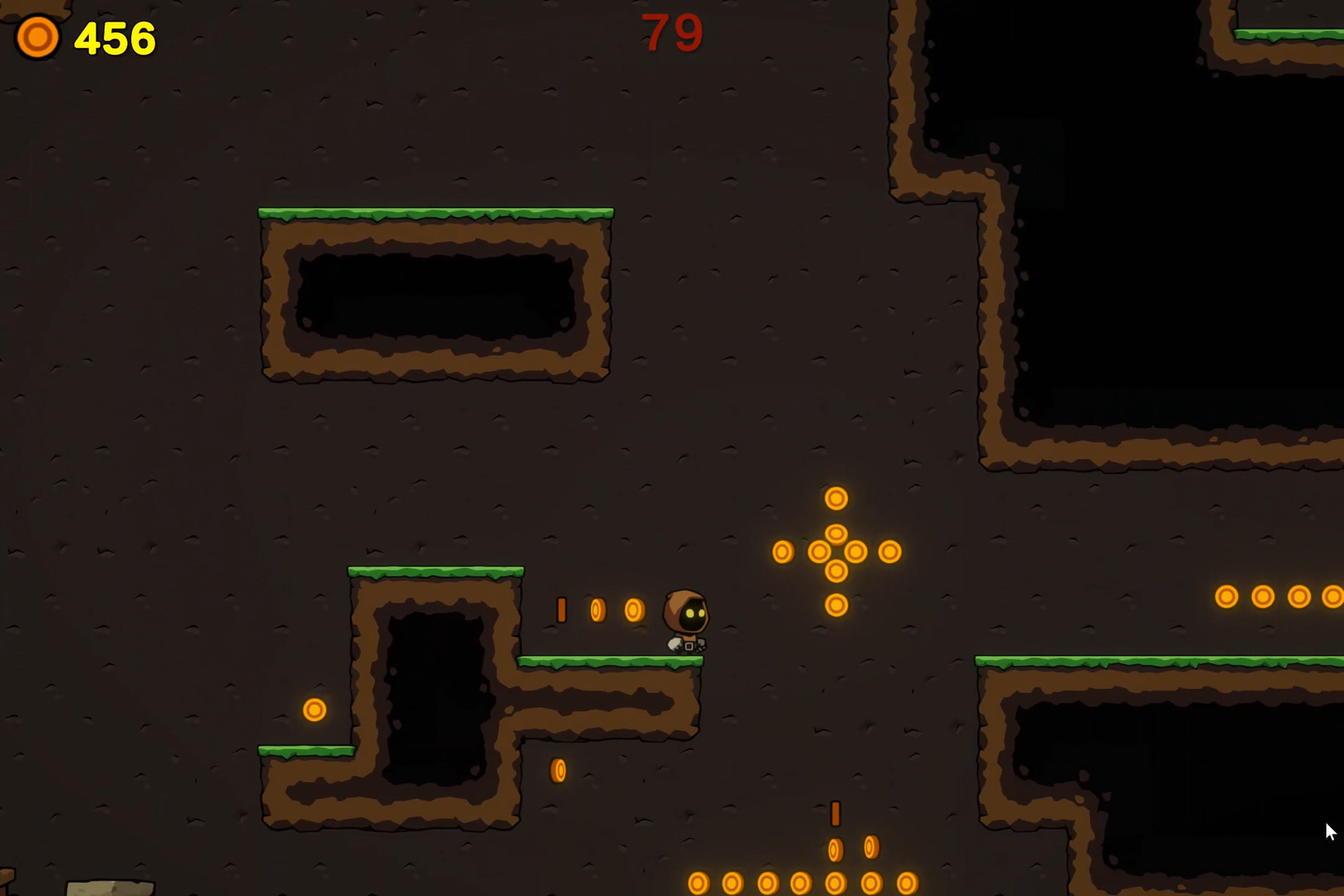Click the topmost coin in the diamond formation

click(835, 498)
